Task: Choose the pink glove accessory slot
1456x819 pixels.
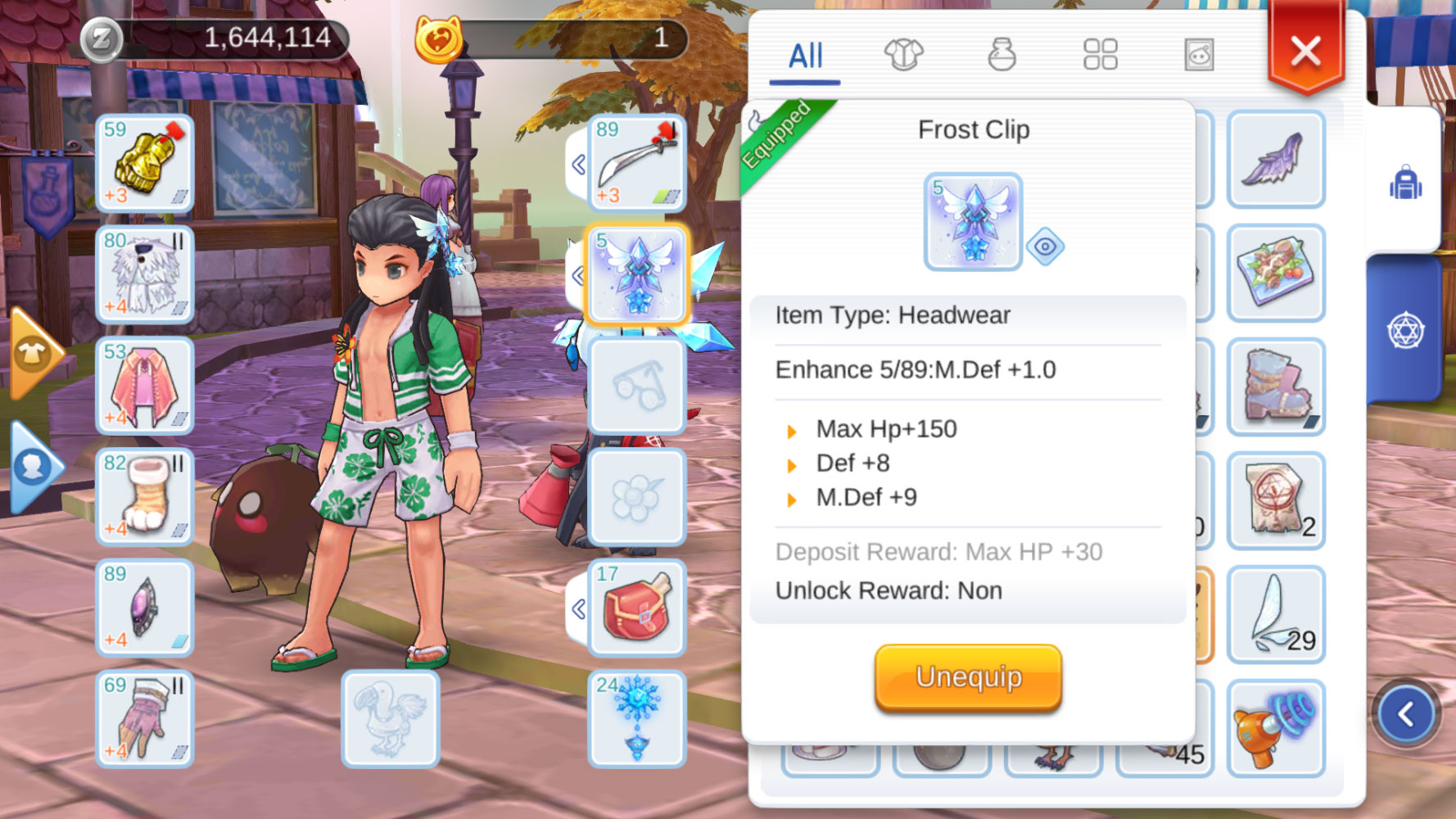Action: tap(145, 719)
